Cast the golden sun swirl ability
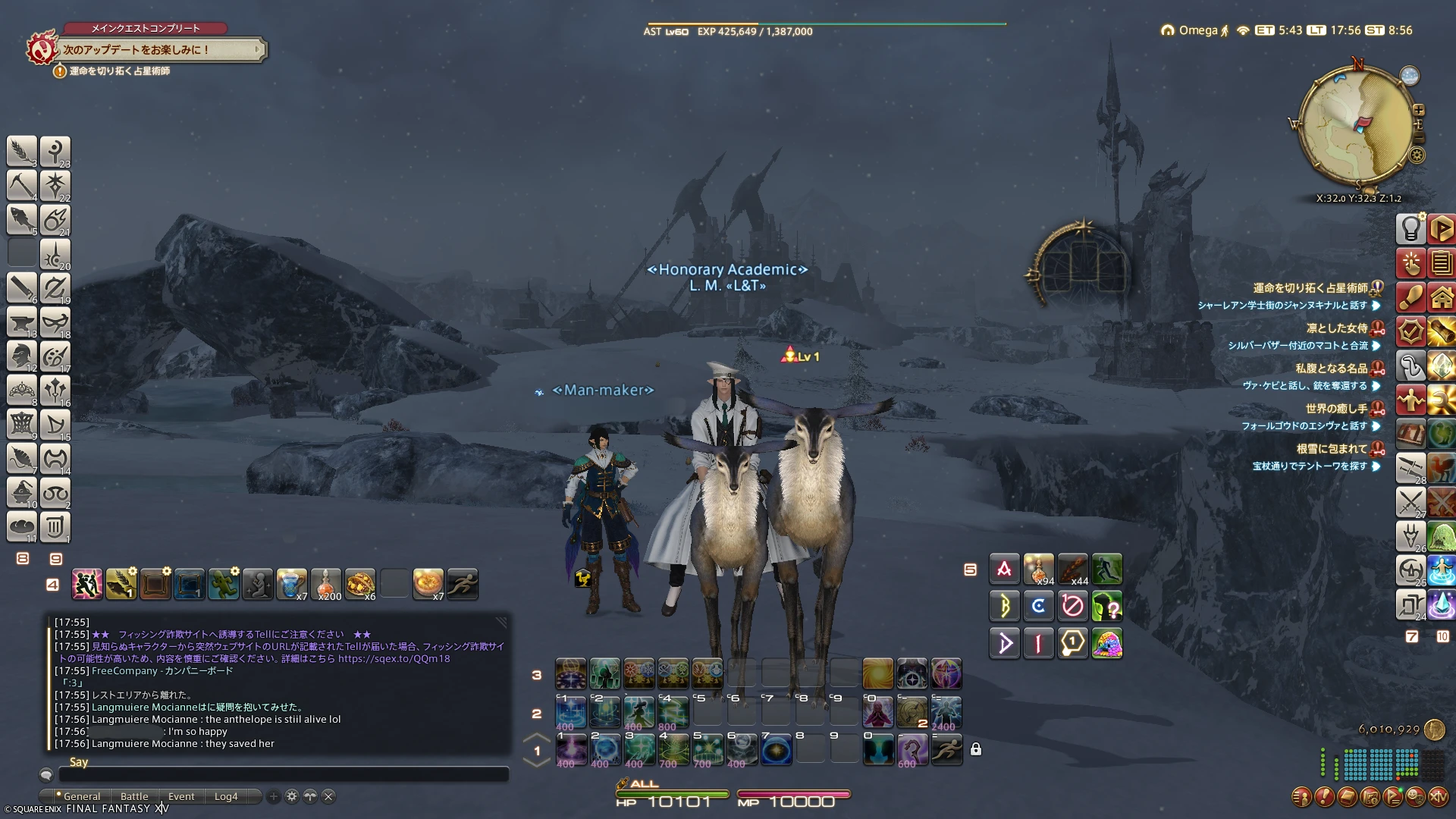1456x819 pixels. [877, 673]
